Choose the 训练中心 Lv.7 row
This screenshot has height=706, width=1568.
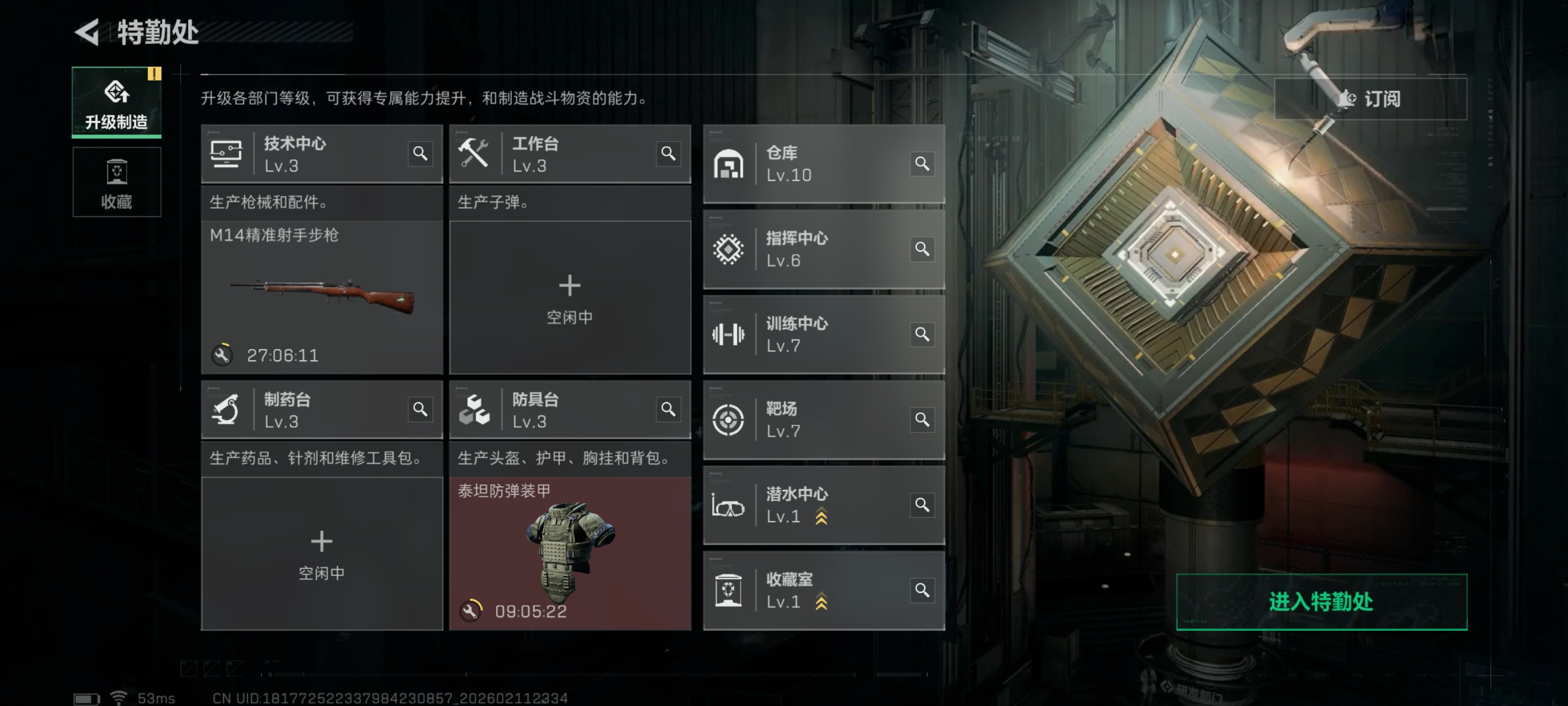click(x=810, y=334)
